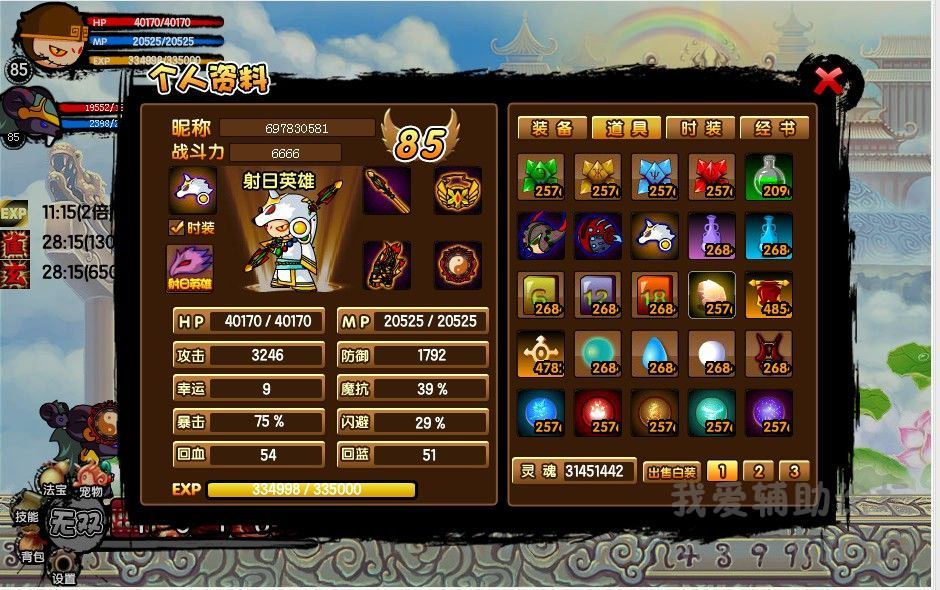Select the equipped yin-yang talisman slot

[458, 265]
